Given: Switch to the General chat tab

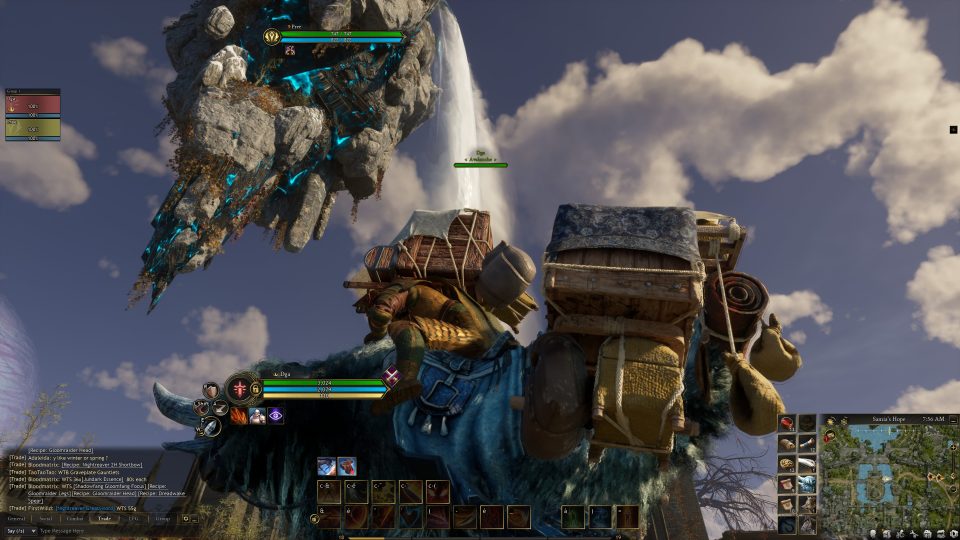Looking at the screenshot, I should (16, 519).
